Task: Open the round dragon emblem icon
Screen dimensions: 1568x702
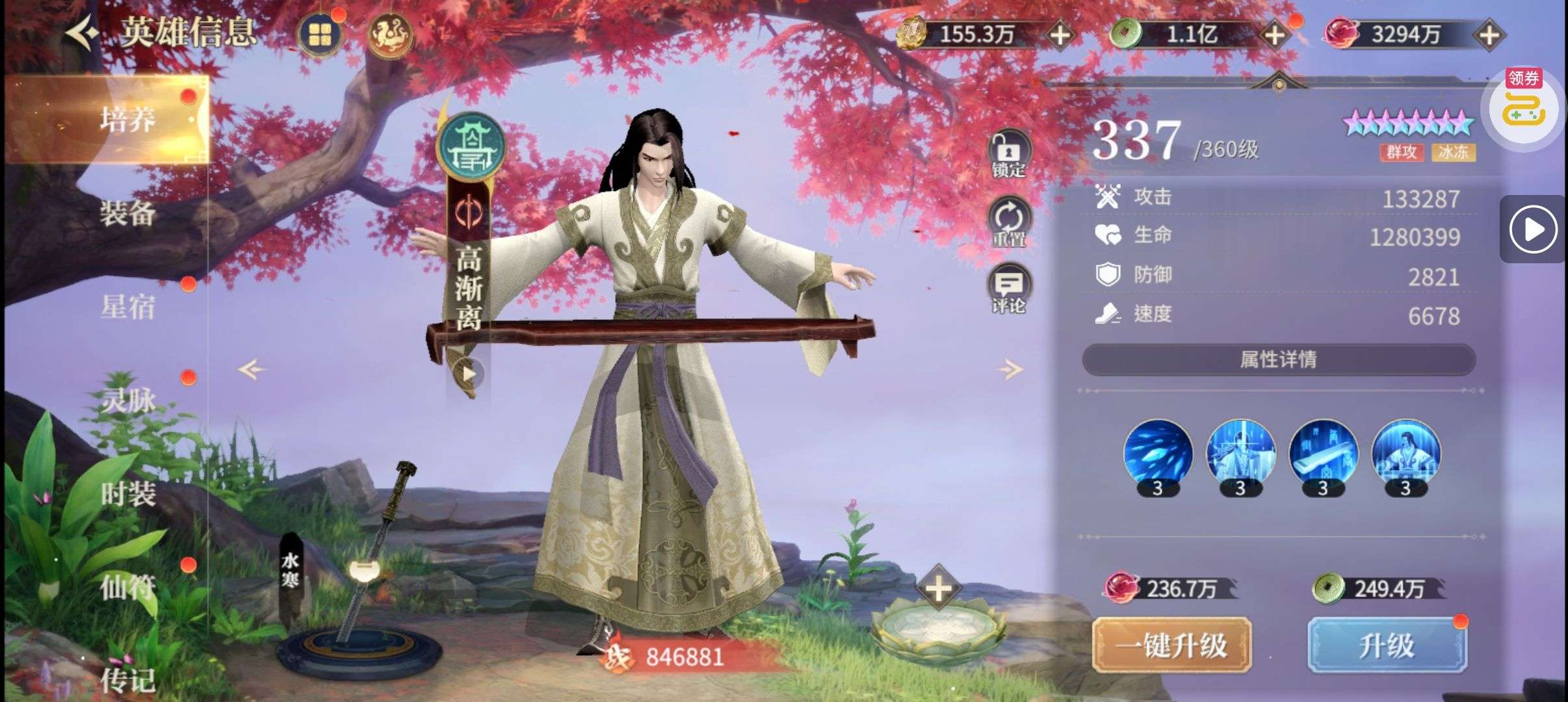Action: point(390,34)
